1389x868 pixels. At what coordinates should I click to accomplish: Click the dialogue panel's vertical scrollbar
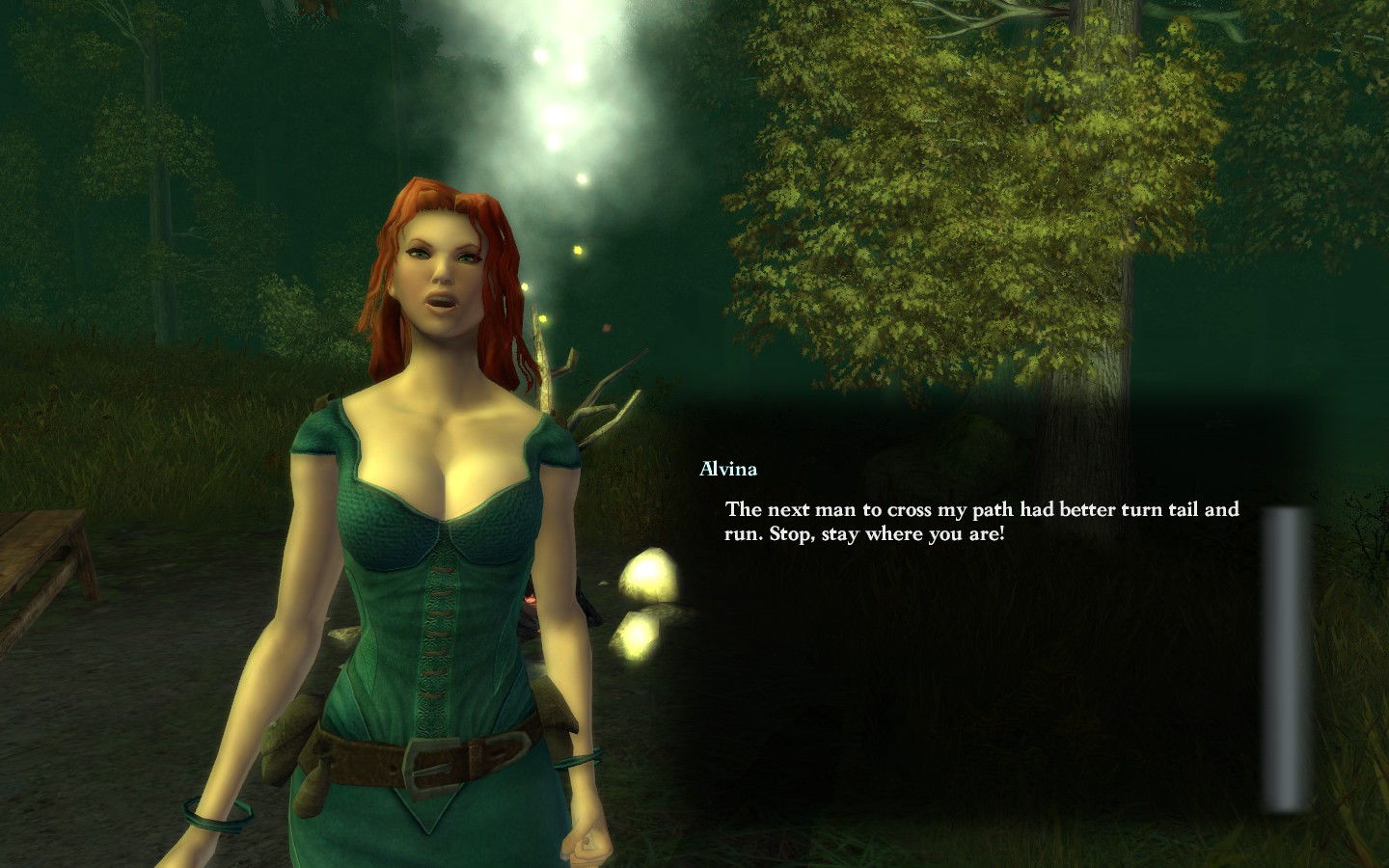(1288, 659)
